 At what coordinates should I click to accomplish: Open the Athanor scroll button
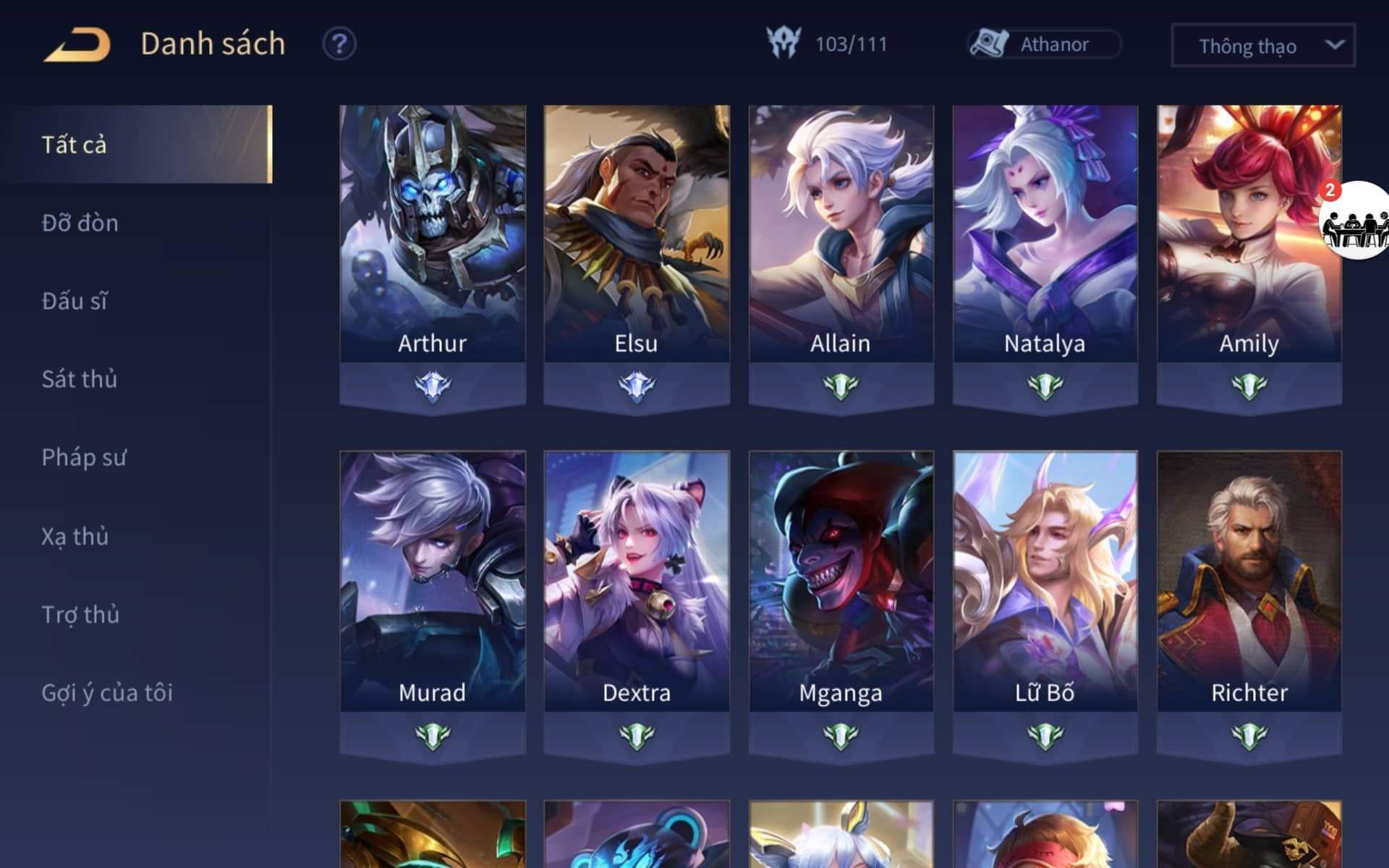[x=1044, y=44]
